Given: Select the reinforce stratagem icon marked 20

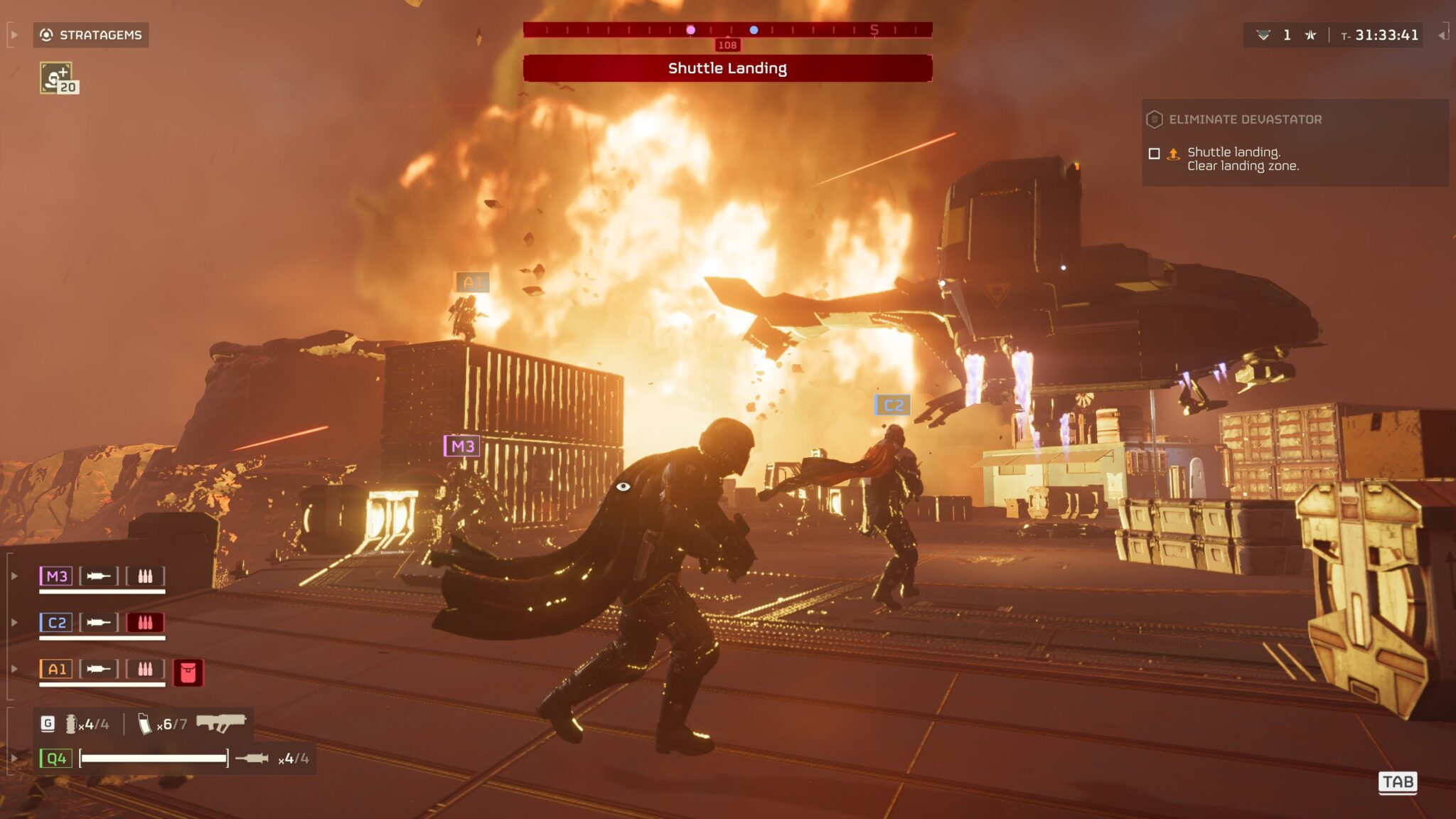Looking at the screenshot, I should [x=58, y=78].
